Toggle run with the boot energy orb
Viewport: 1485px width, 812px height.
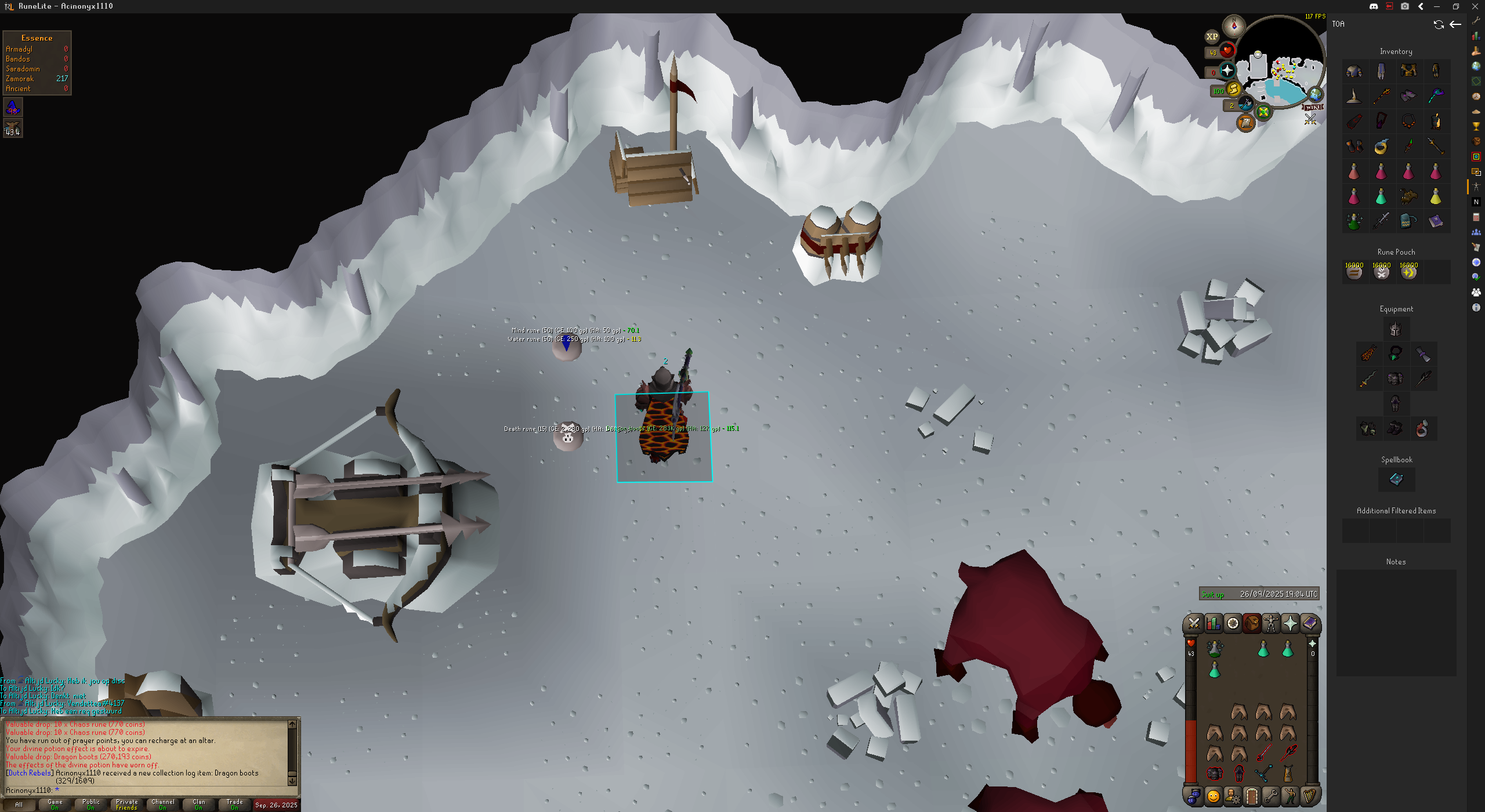click(1233, 90)
